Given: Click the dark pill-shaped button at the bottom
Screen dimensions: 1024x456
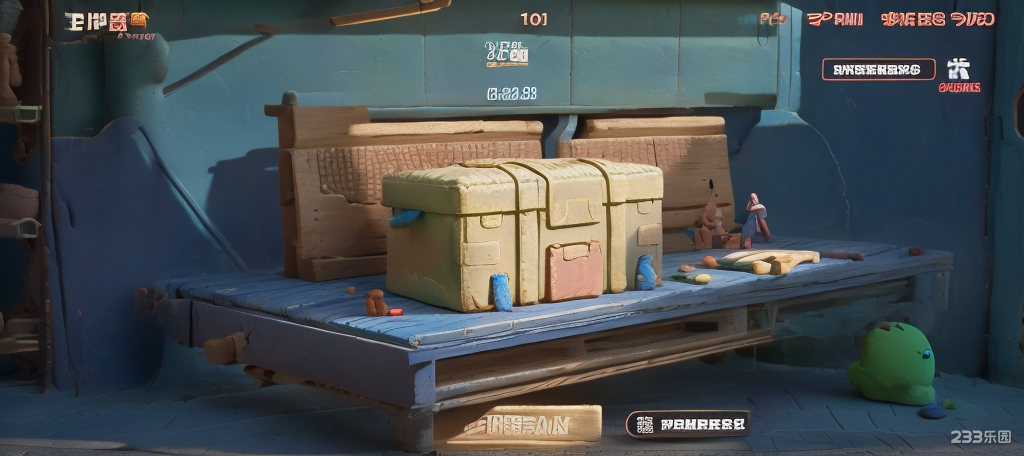Looking at the screenshot, I should pos(689,424).
